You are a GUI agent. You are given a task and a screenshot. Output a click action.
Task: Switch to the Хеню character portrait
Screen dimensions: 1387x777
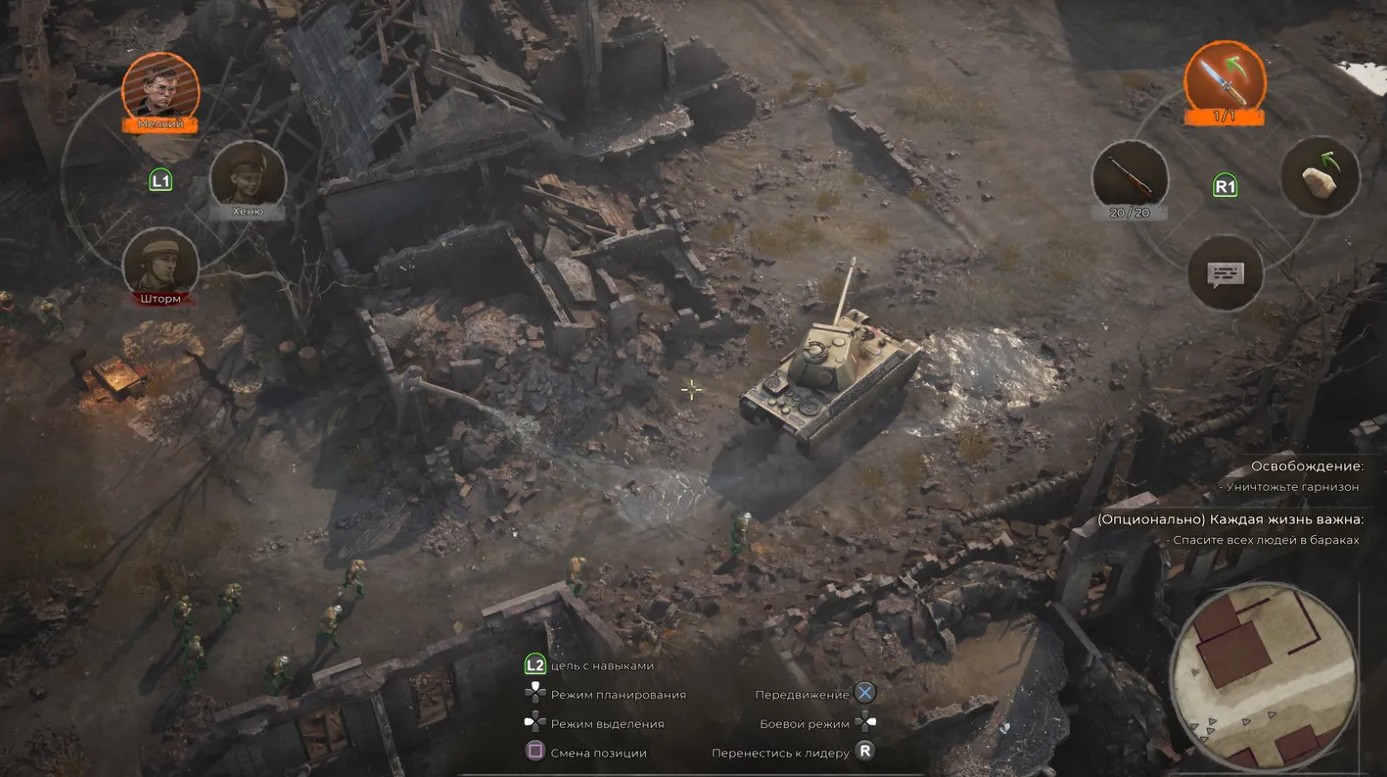[x=248, y=175]
